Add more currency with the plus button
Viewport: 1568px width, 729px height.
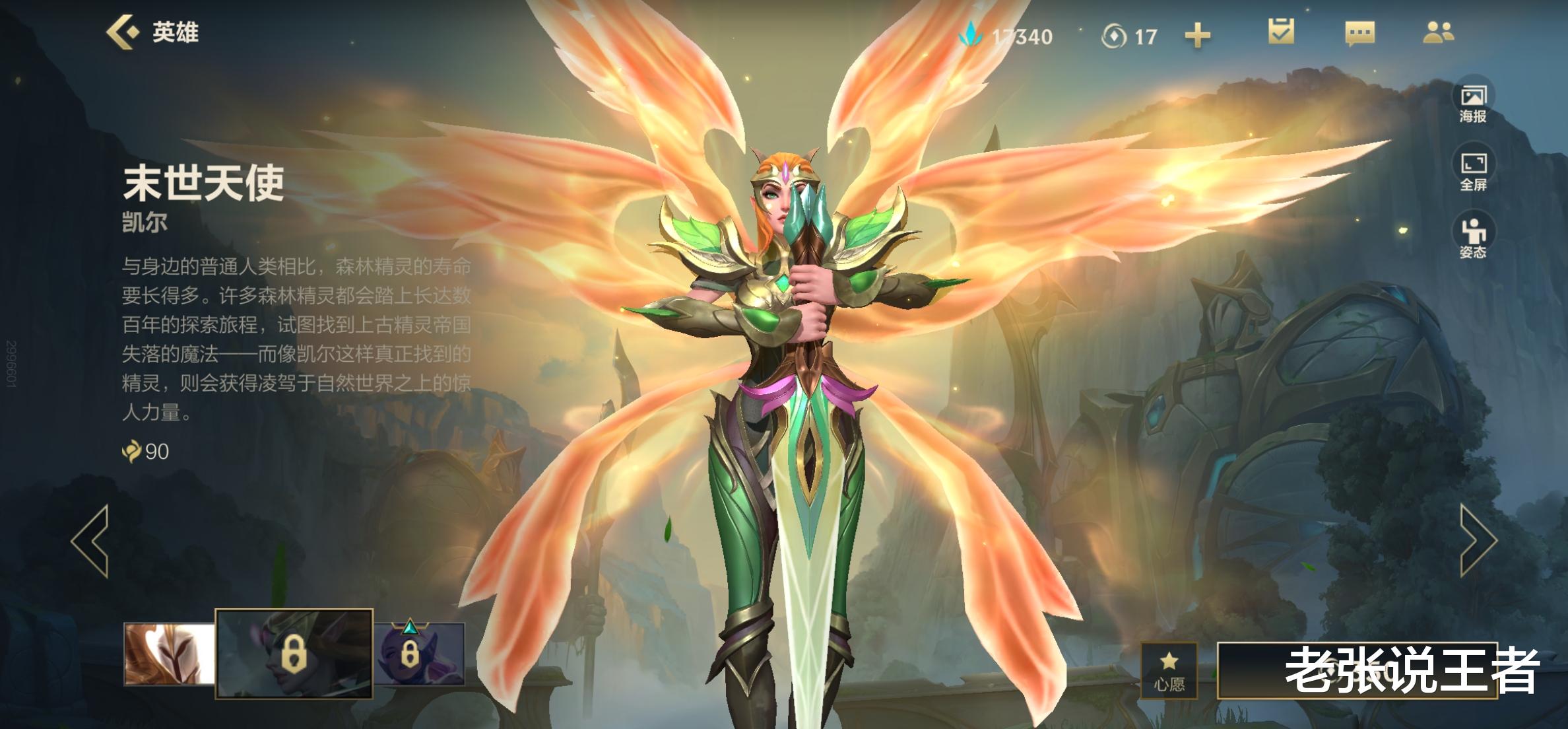click(x=1197, y=36)
